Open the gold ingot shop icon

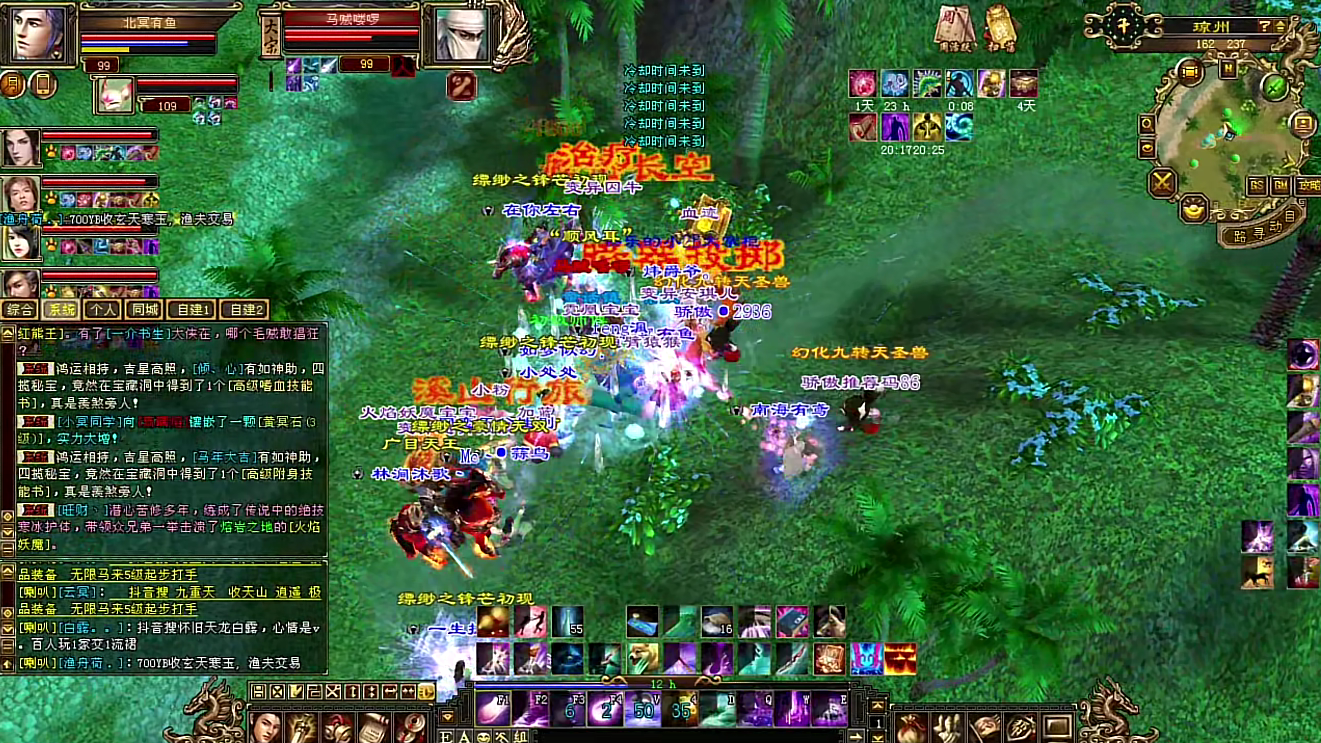tap(1193, 208)
